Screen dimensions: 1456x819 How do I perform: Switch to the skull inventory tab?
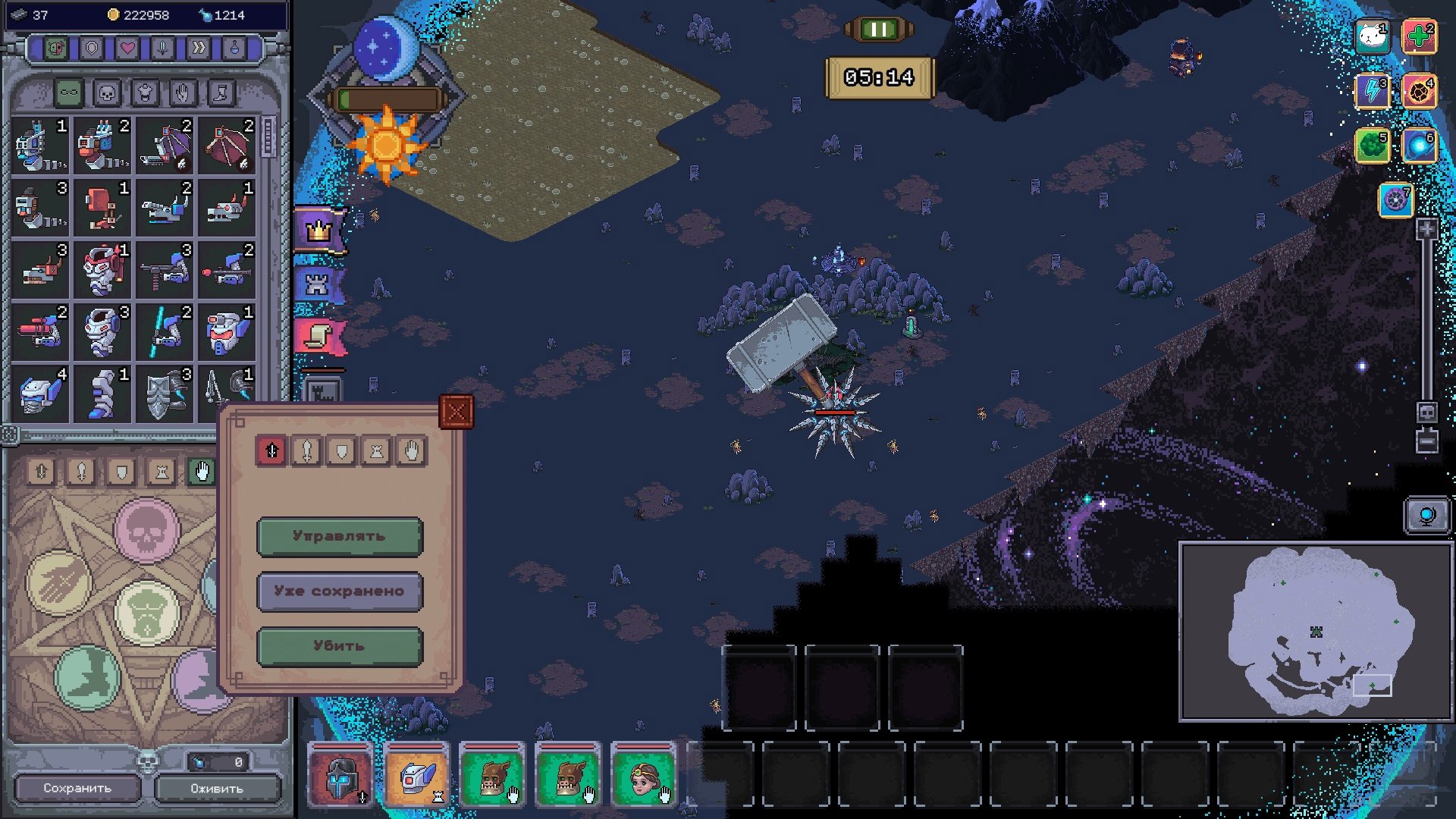[x=107, y=93]
